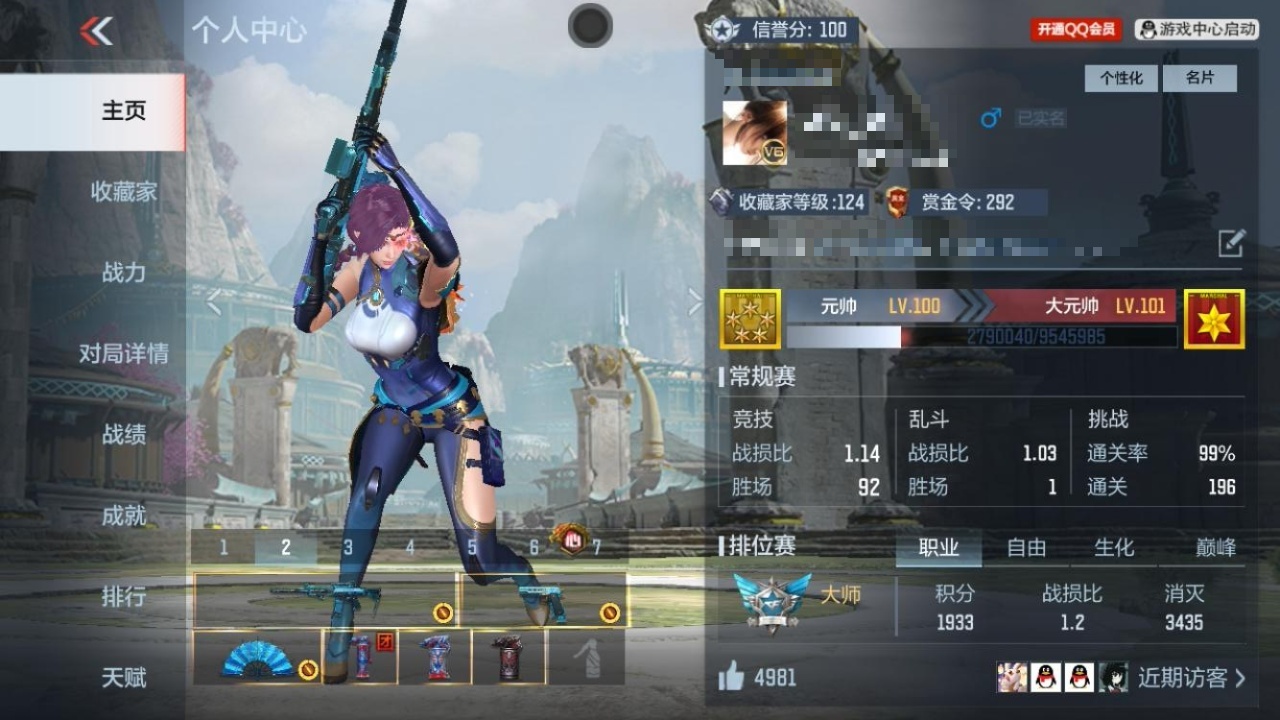Select the 主页 menu entry
Screen dimensions: 1280x720
(x=123, y=111)
